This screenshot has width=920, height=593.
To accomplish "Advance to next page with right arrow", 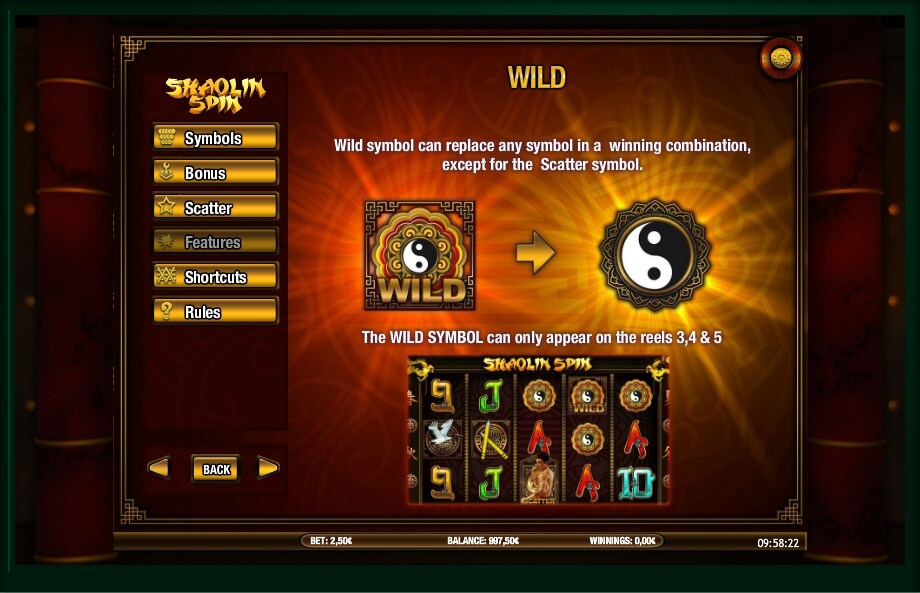I will (268, 467).
